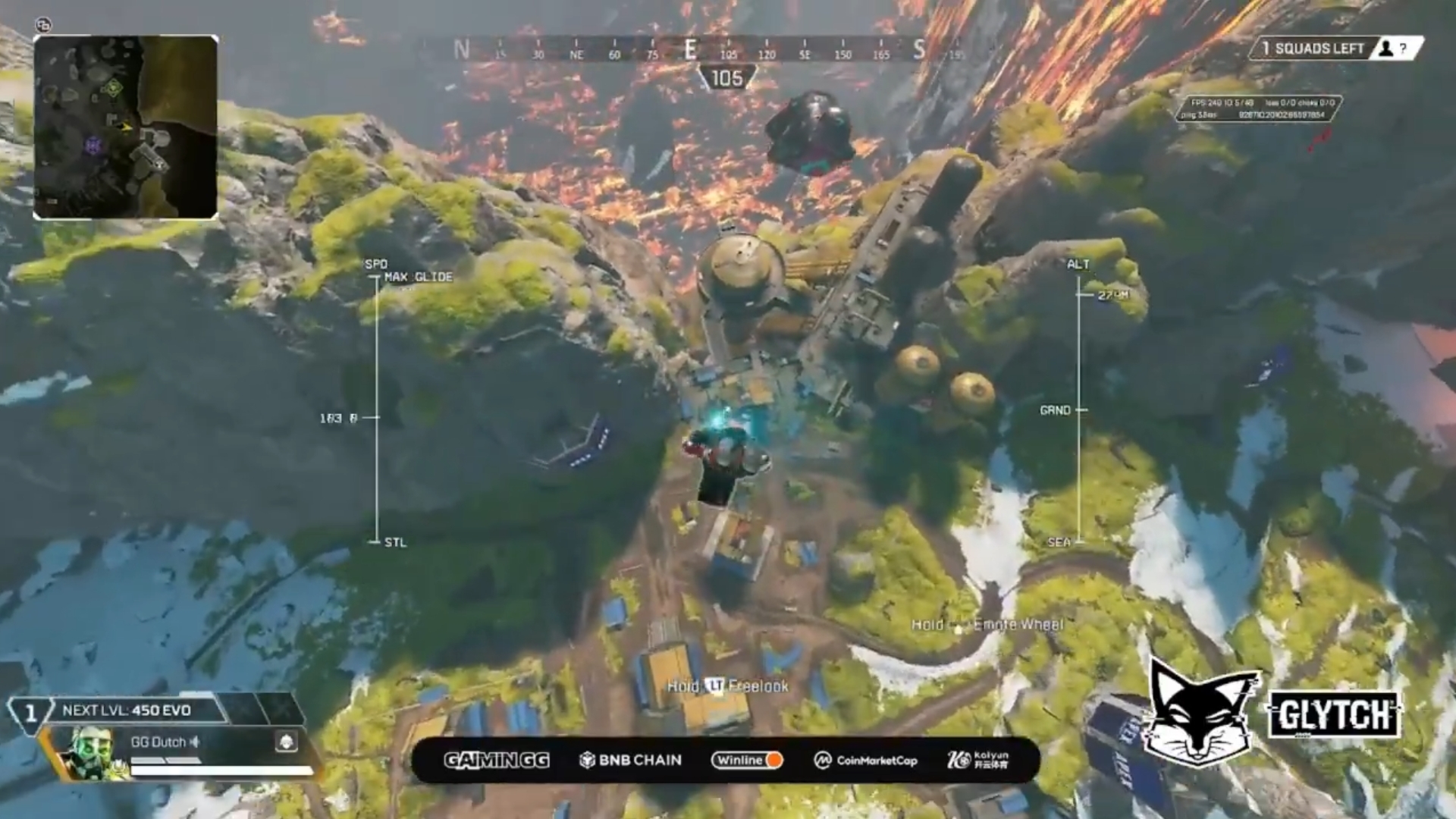Click the squads left player icon

tap(1386, 49)
